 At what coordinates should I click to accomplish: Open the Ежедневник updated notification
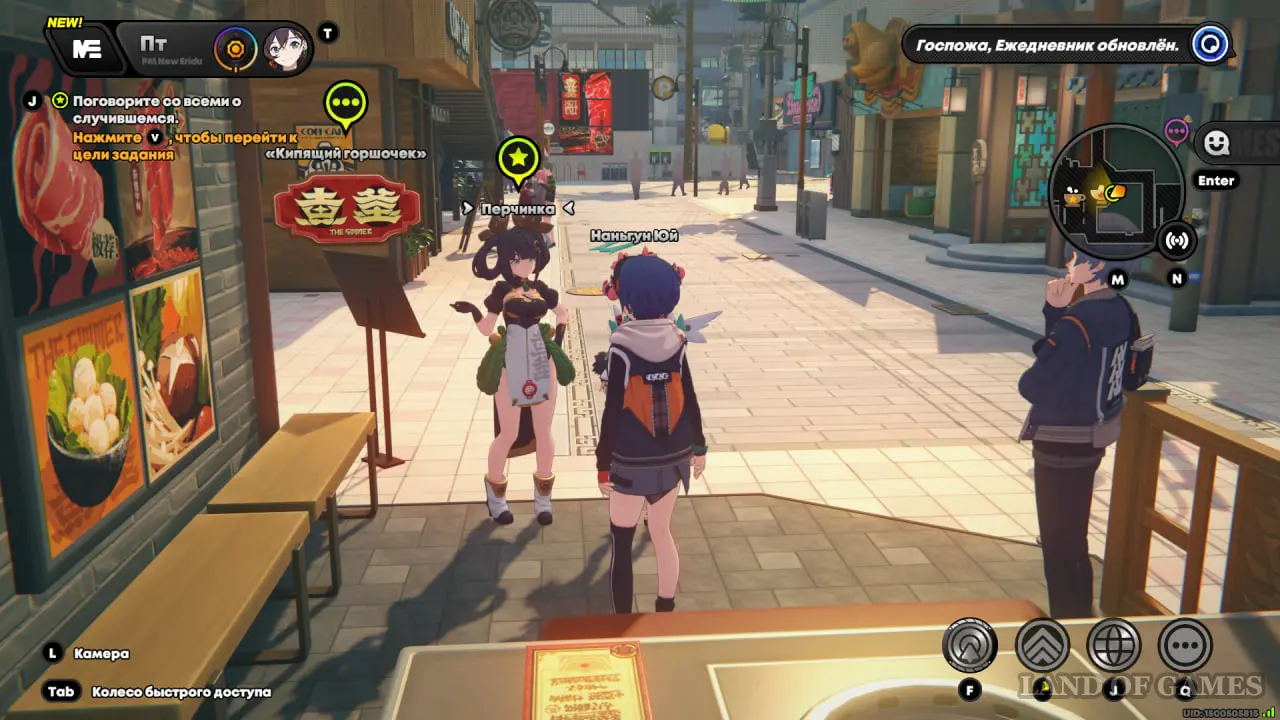1046,45
